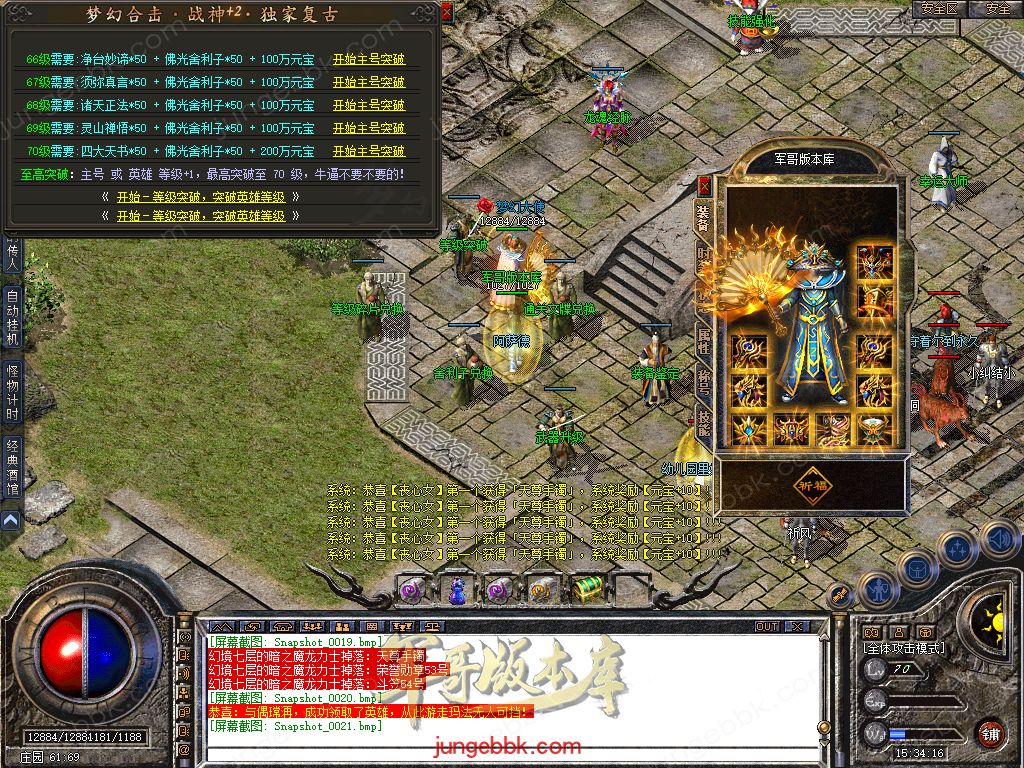Screen dimensions: 1024x768
Task: Open the 经典酒馆 classic tavern menu
Action: coord(12,468)
